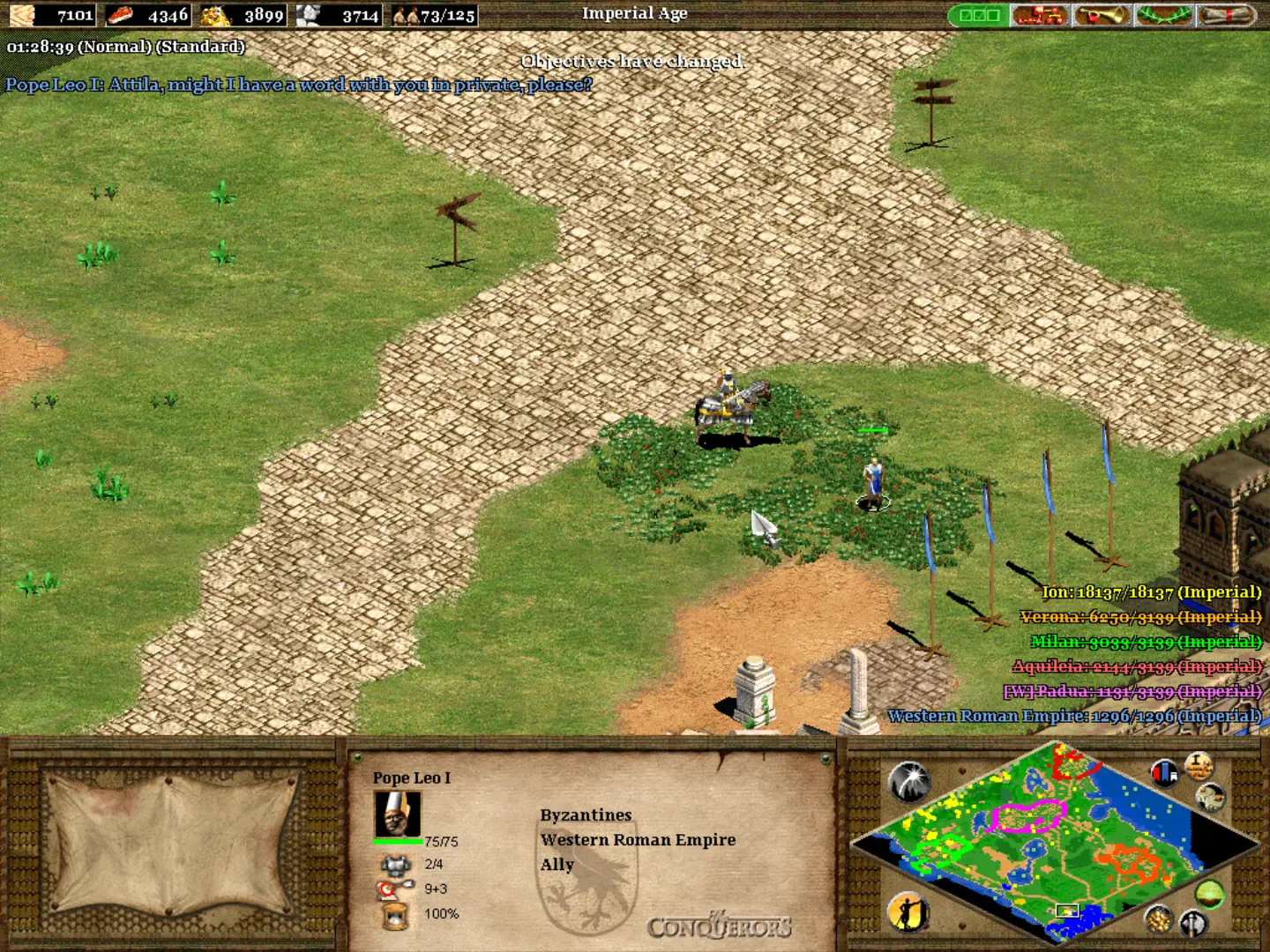This screenshot has height=952, width=1270.
Task: Switch minimap to economic gold mode
Action: (x=1158, y=919)
